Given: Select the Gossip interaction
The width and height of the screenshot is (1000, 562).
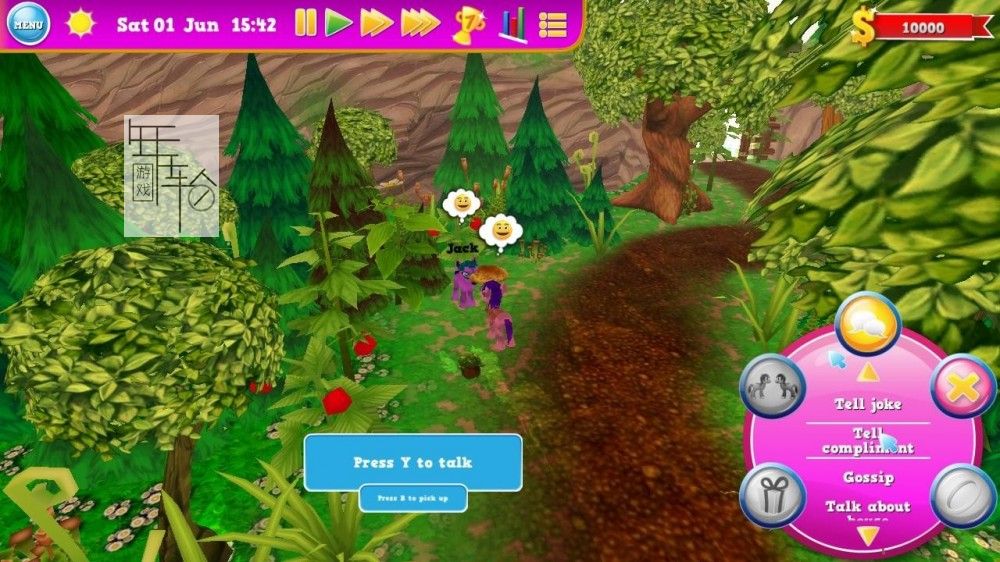Looking at the screenshot, I should tap(868, 477).
